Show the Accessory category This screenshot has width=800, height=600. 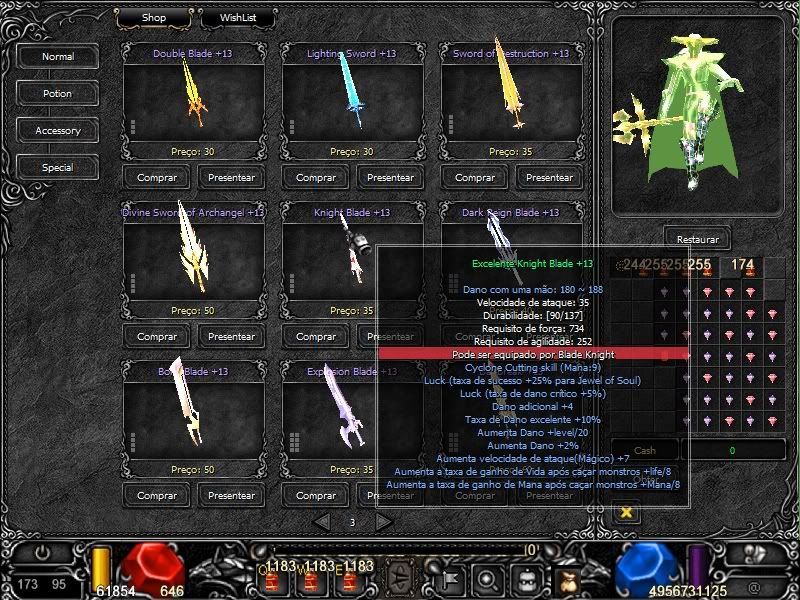pos(58,131)
